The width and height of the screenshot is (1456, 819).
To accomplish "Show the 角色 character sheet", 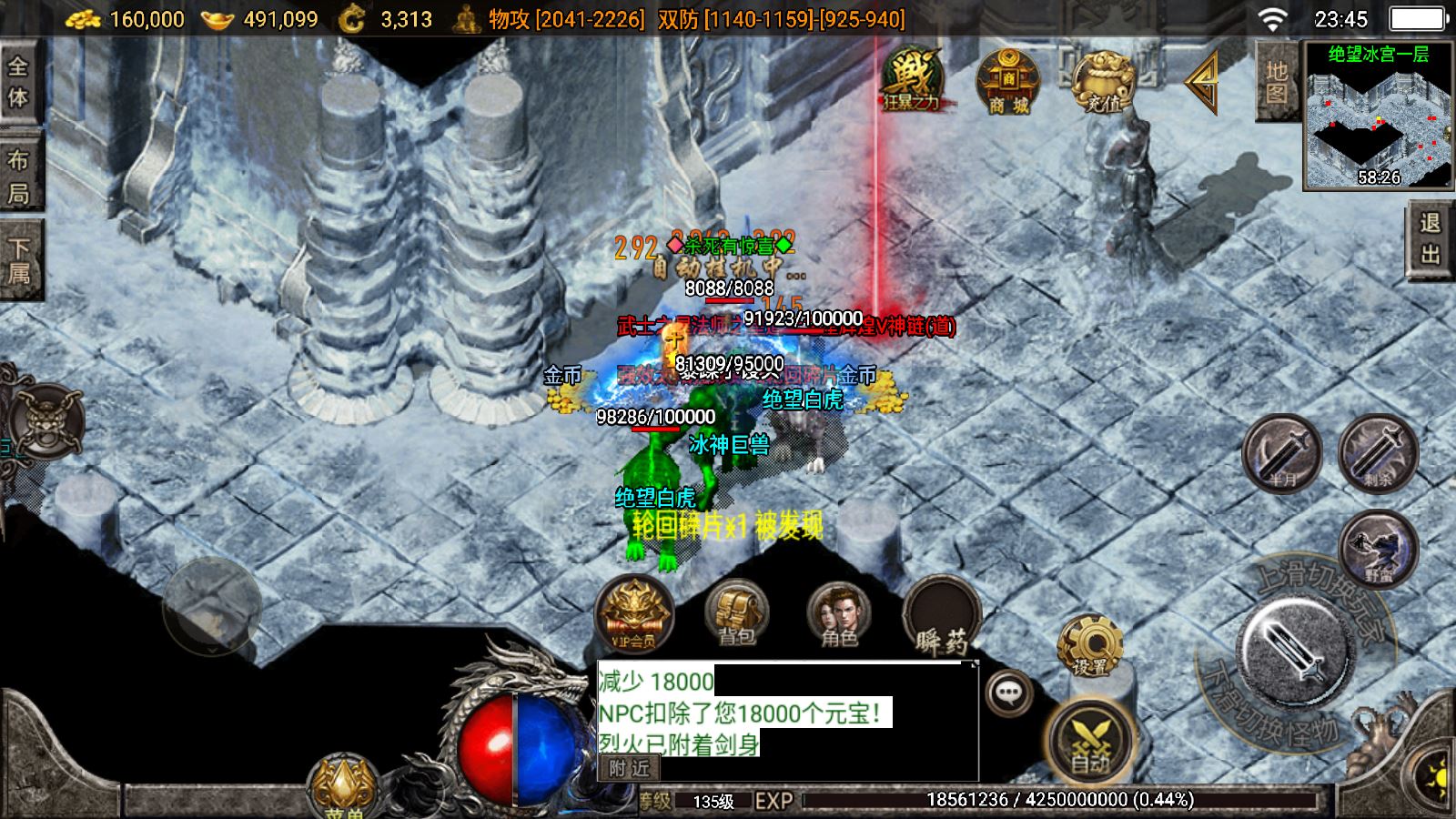I will (x=838, y=613).
